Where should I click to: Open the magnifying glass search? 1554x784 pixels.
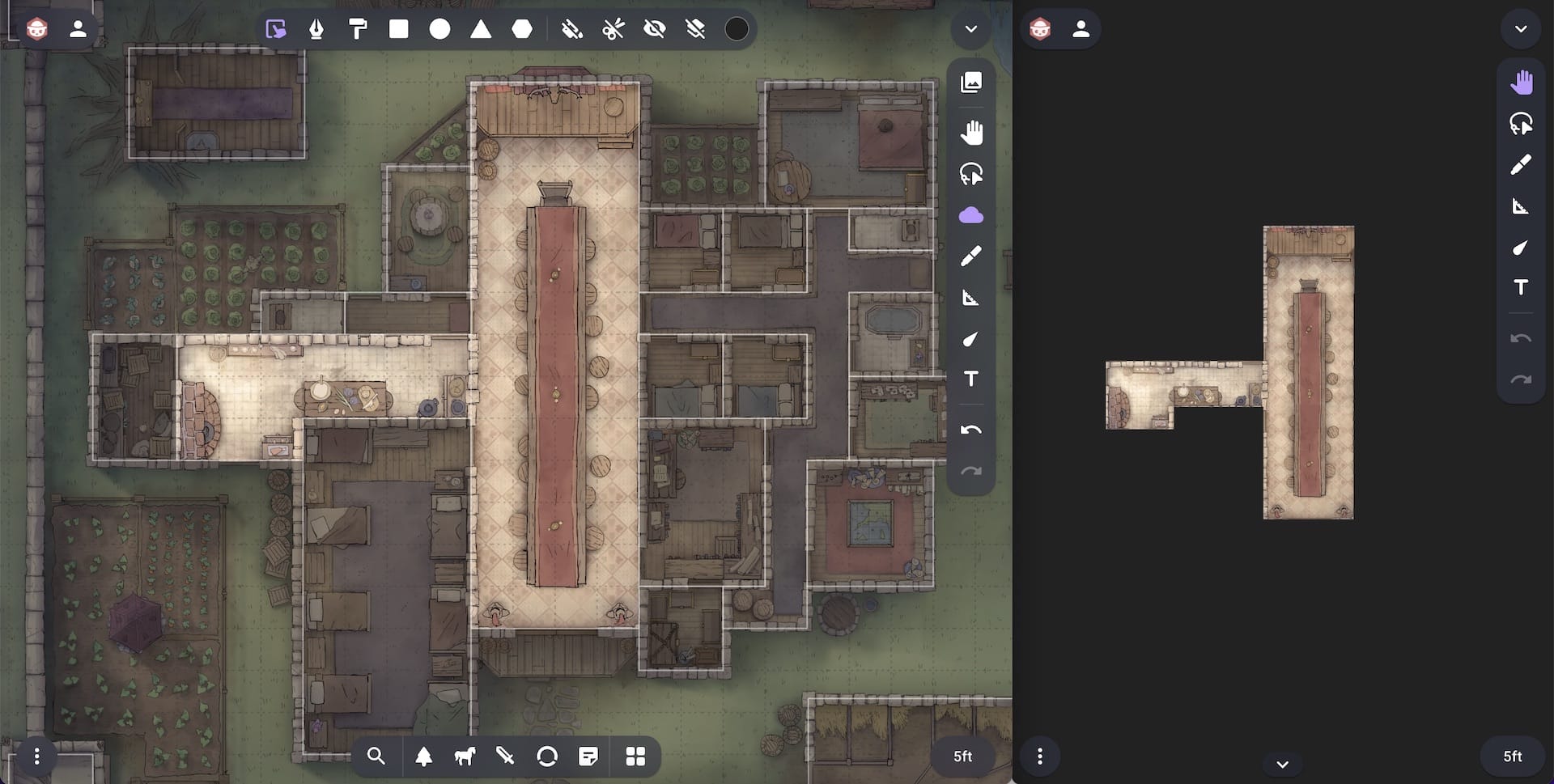click(x=376, y=756)
